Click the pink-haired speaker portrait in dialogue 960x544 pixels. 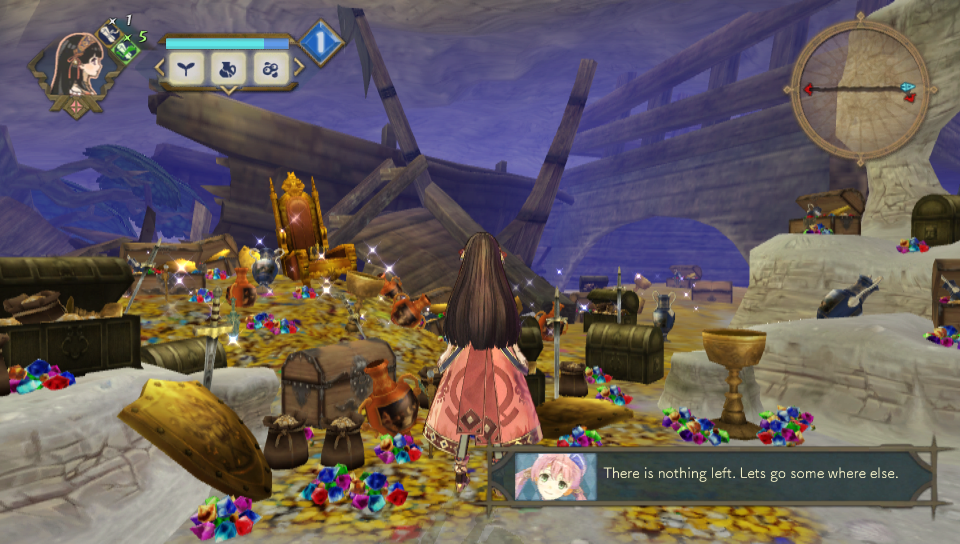pos(555,477)
